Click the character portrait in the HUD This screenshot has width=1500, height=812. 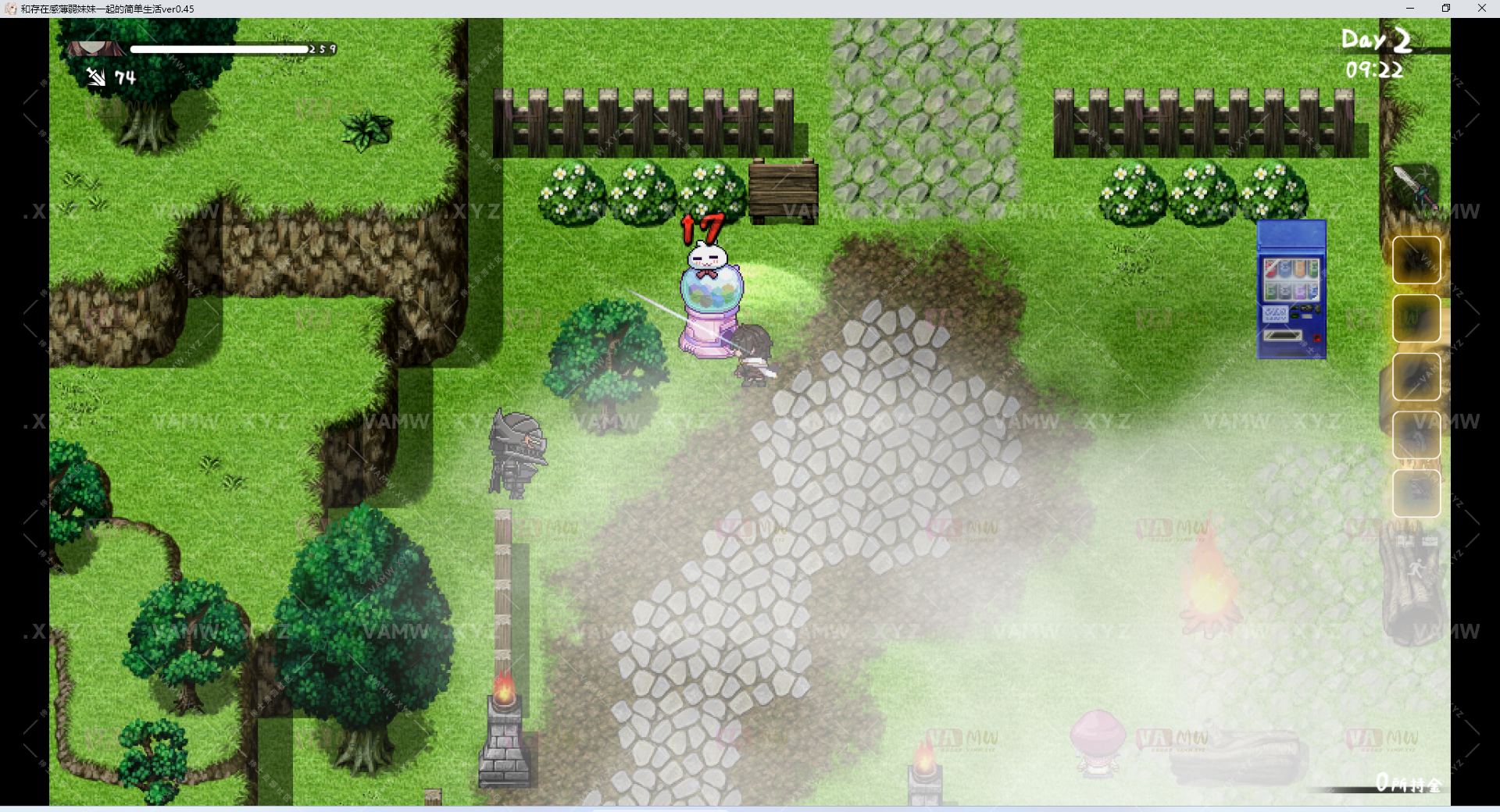point(95,49)
